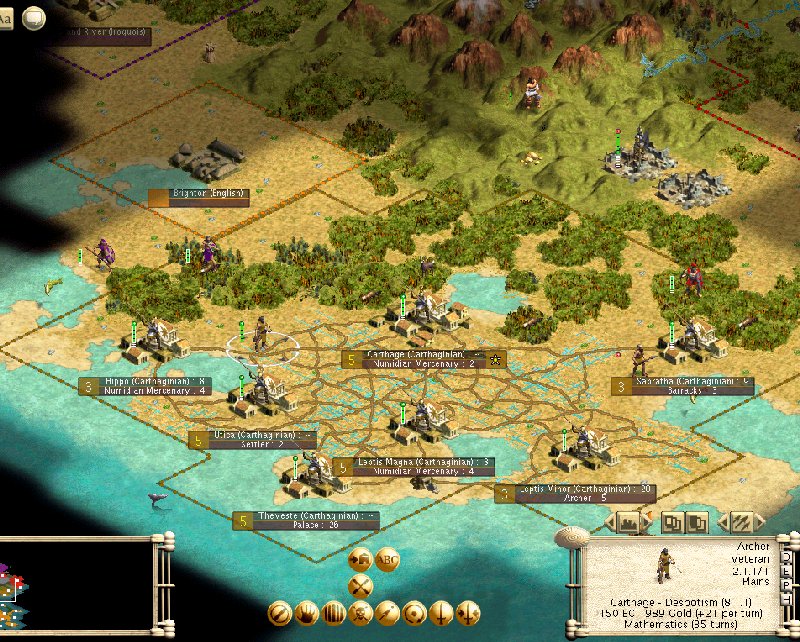
Task: Rename the unit with the ABC button
Action: [x=387, y=560]
